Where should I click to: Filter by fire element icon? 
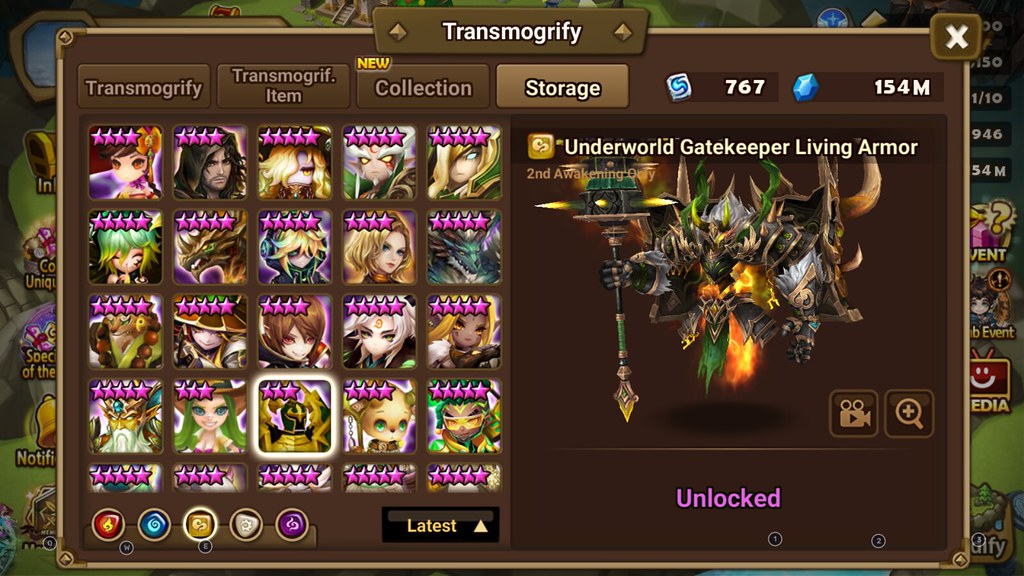click(108, 523)
